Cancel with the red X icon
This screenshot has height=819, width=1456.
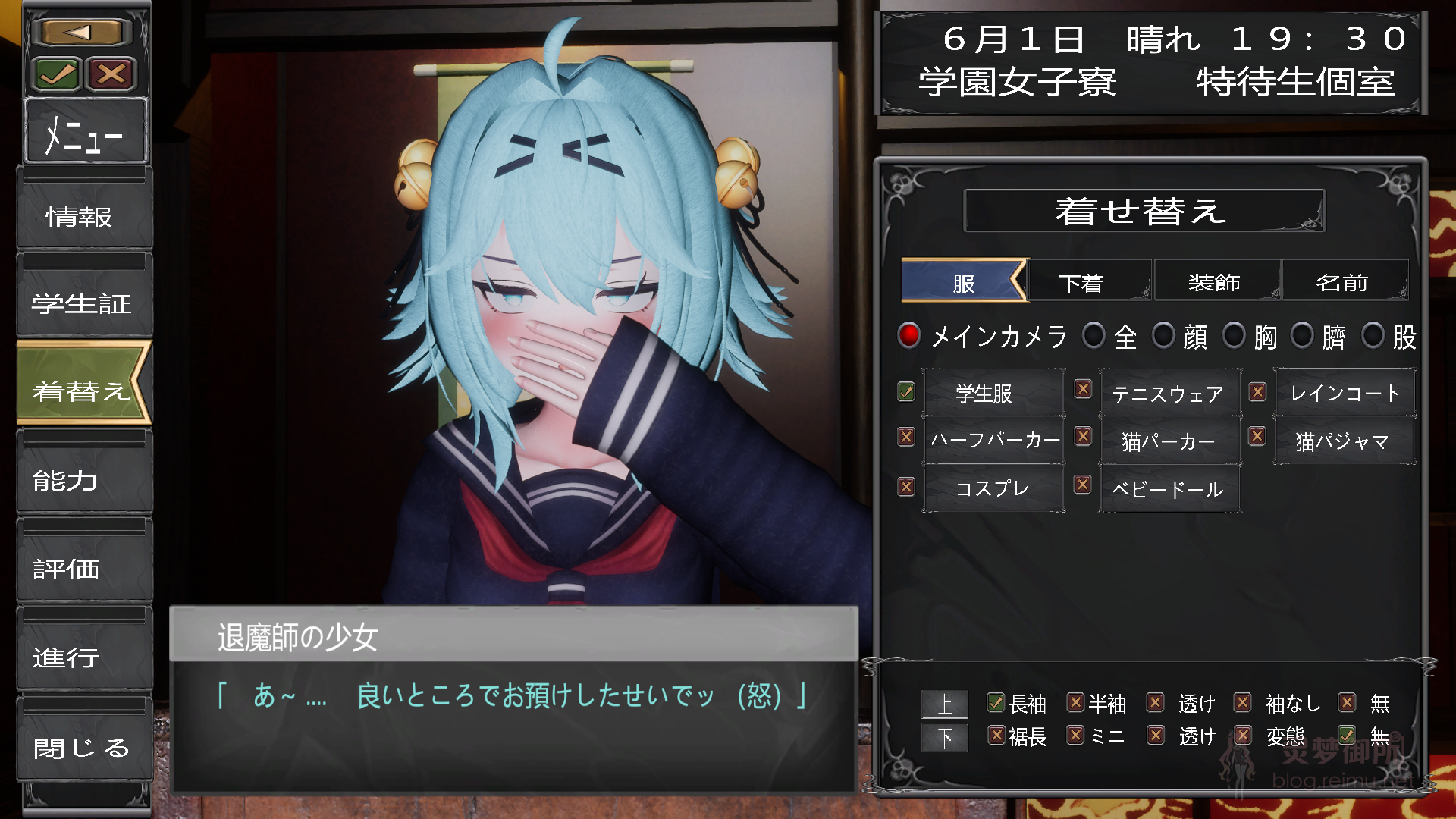click(111, 74)
